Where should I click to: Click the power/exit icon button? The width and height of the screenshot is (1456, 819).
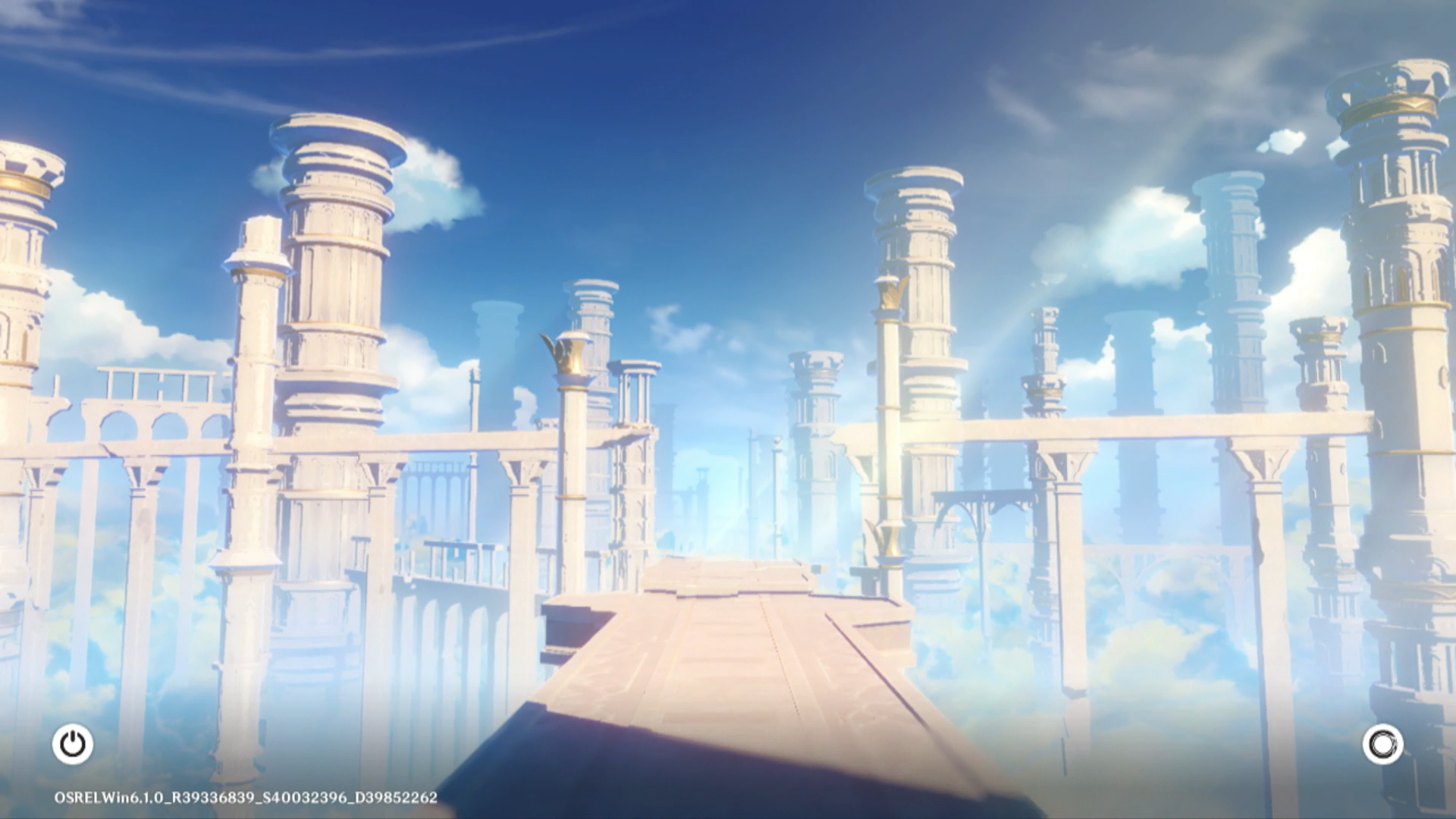73,744
